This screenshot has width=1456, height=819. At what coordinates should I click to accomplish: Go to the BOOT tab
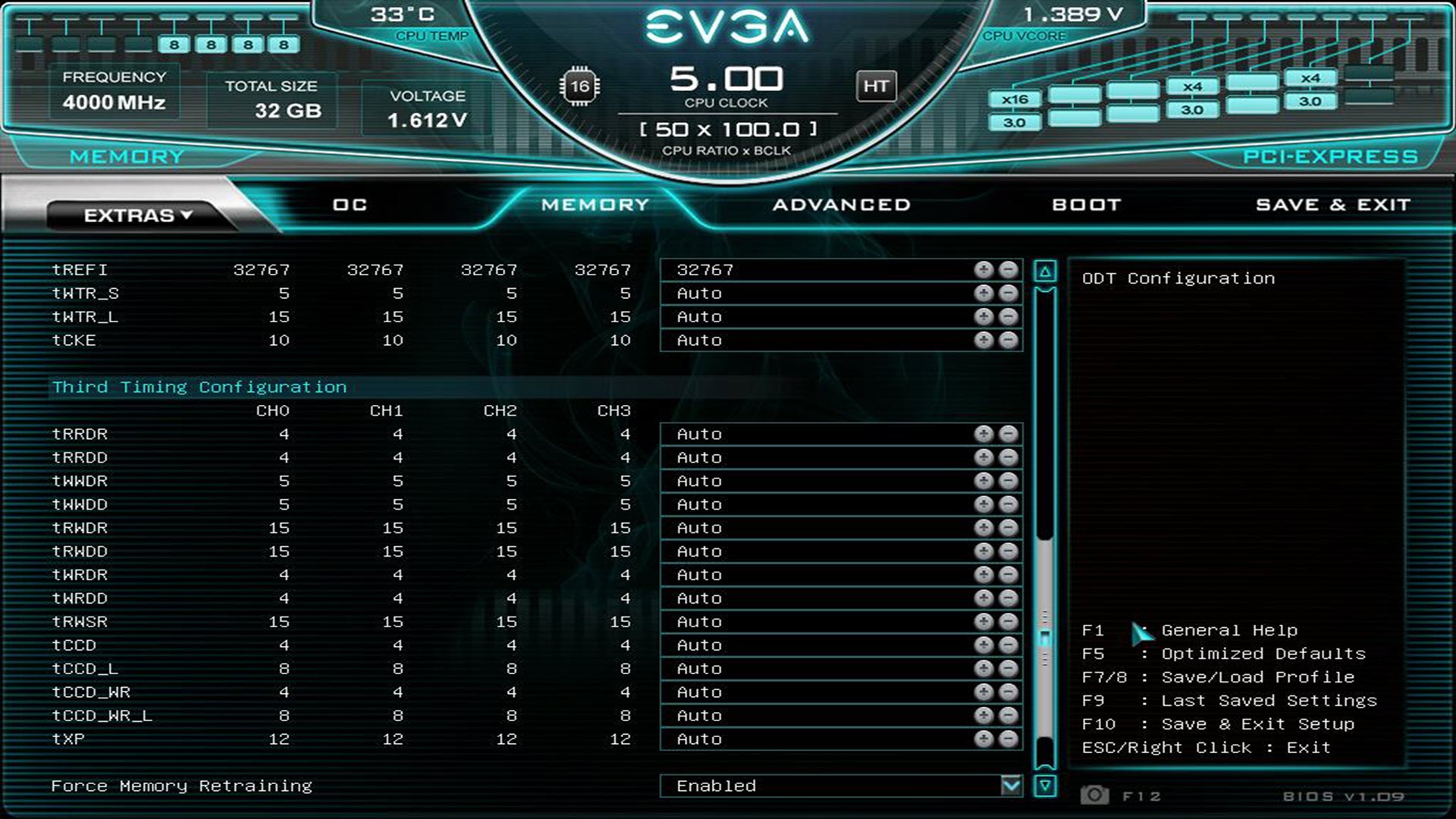(1086, 205)
